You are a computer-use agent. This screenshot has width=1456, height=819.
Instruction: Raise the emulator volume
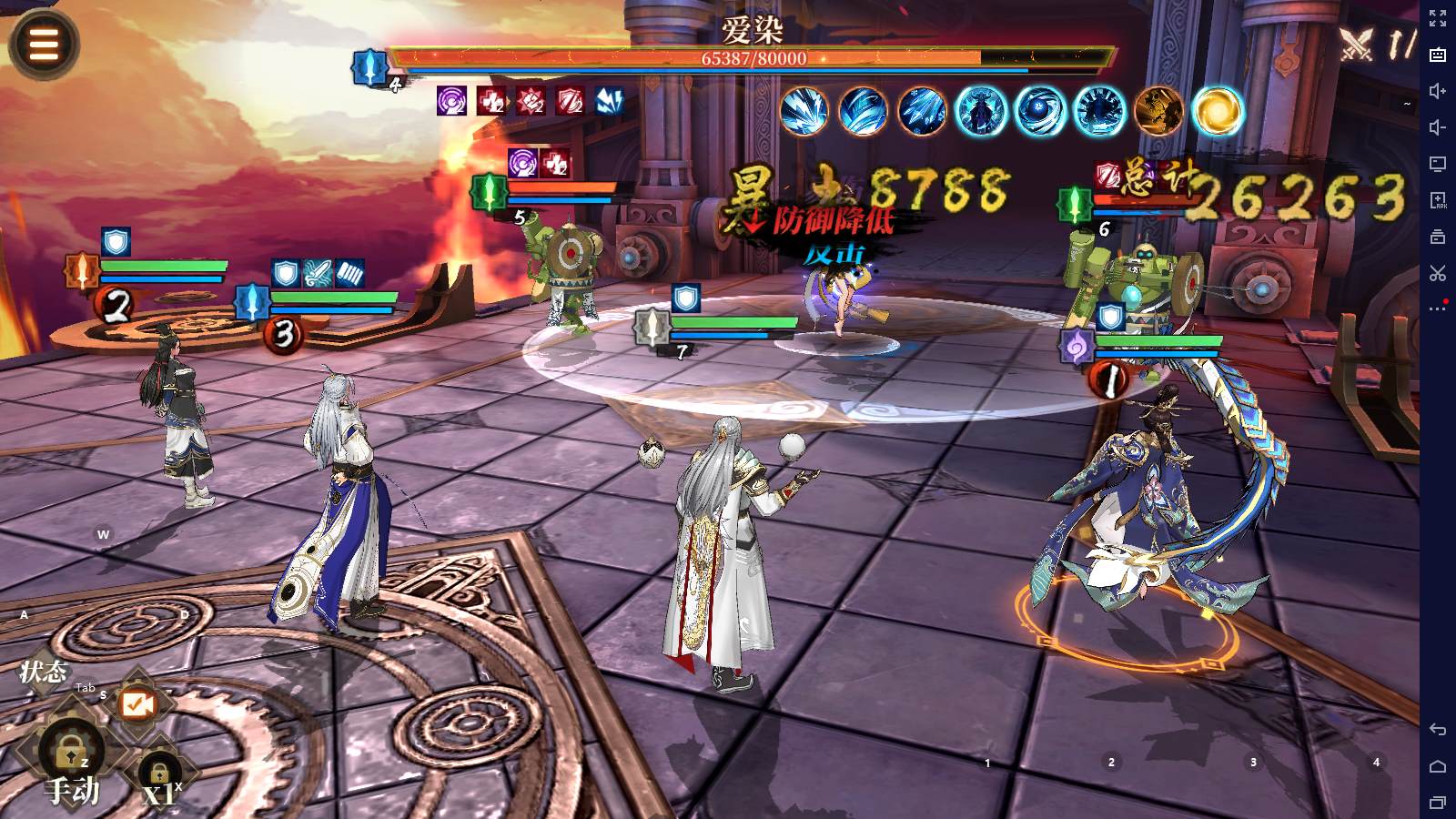[x=1438, y=91]
